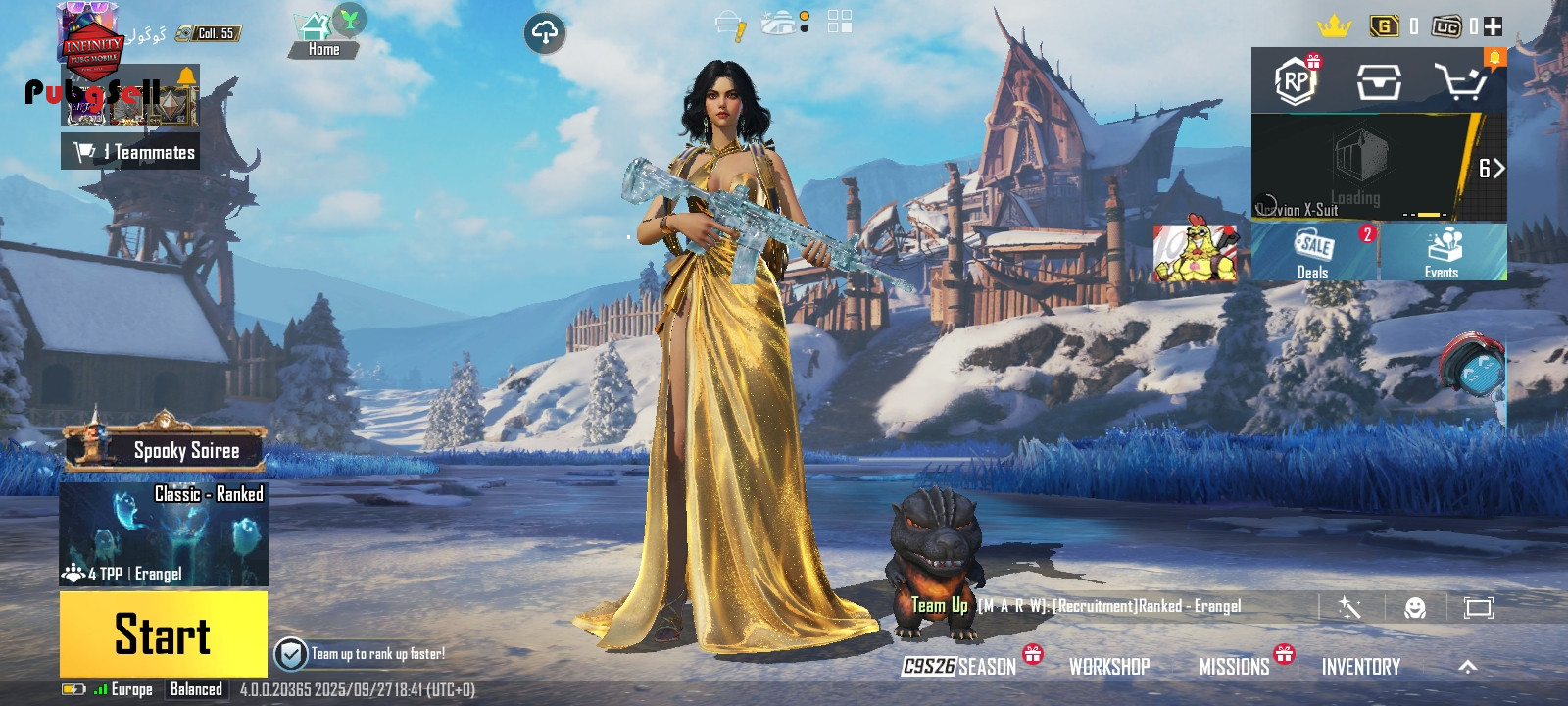Open the shopping cart shop

[1460, 82]
